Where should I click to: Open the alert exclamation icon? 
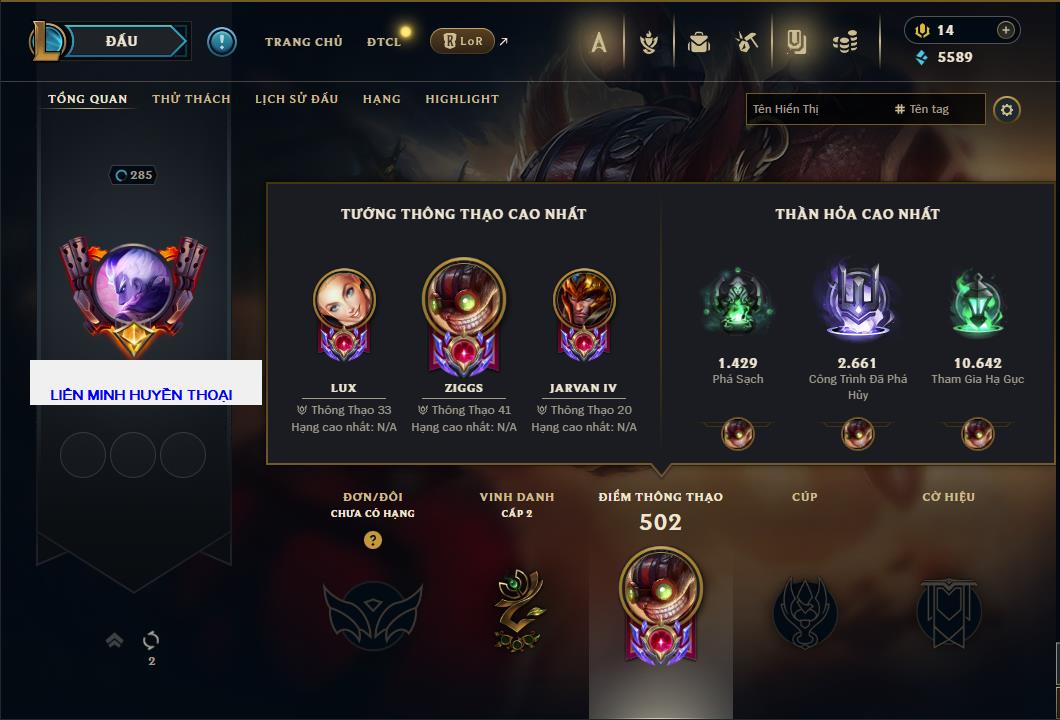tap(221, 42)
